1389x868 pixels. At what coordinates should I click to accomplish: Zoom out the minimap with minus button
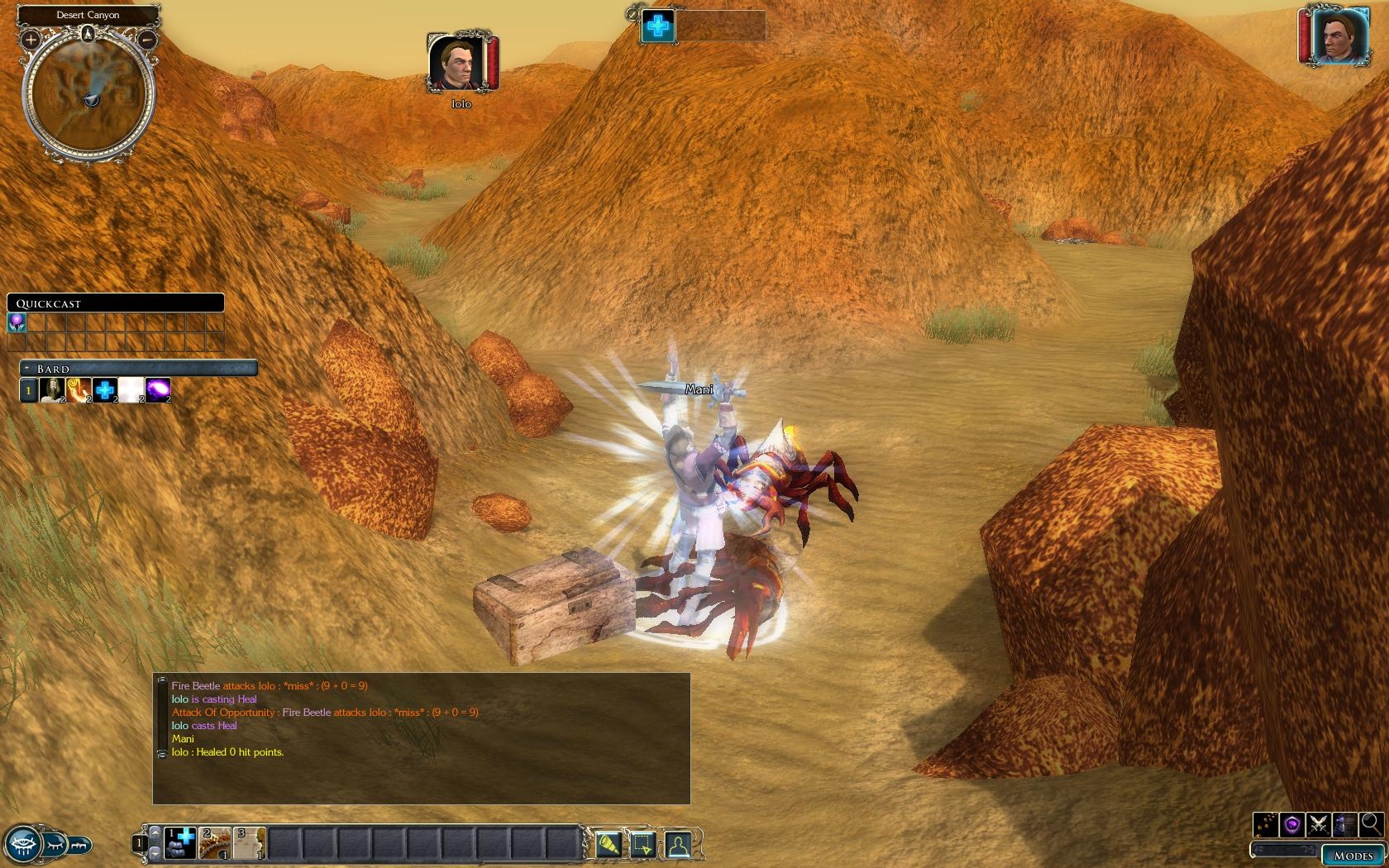(147, 39)
